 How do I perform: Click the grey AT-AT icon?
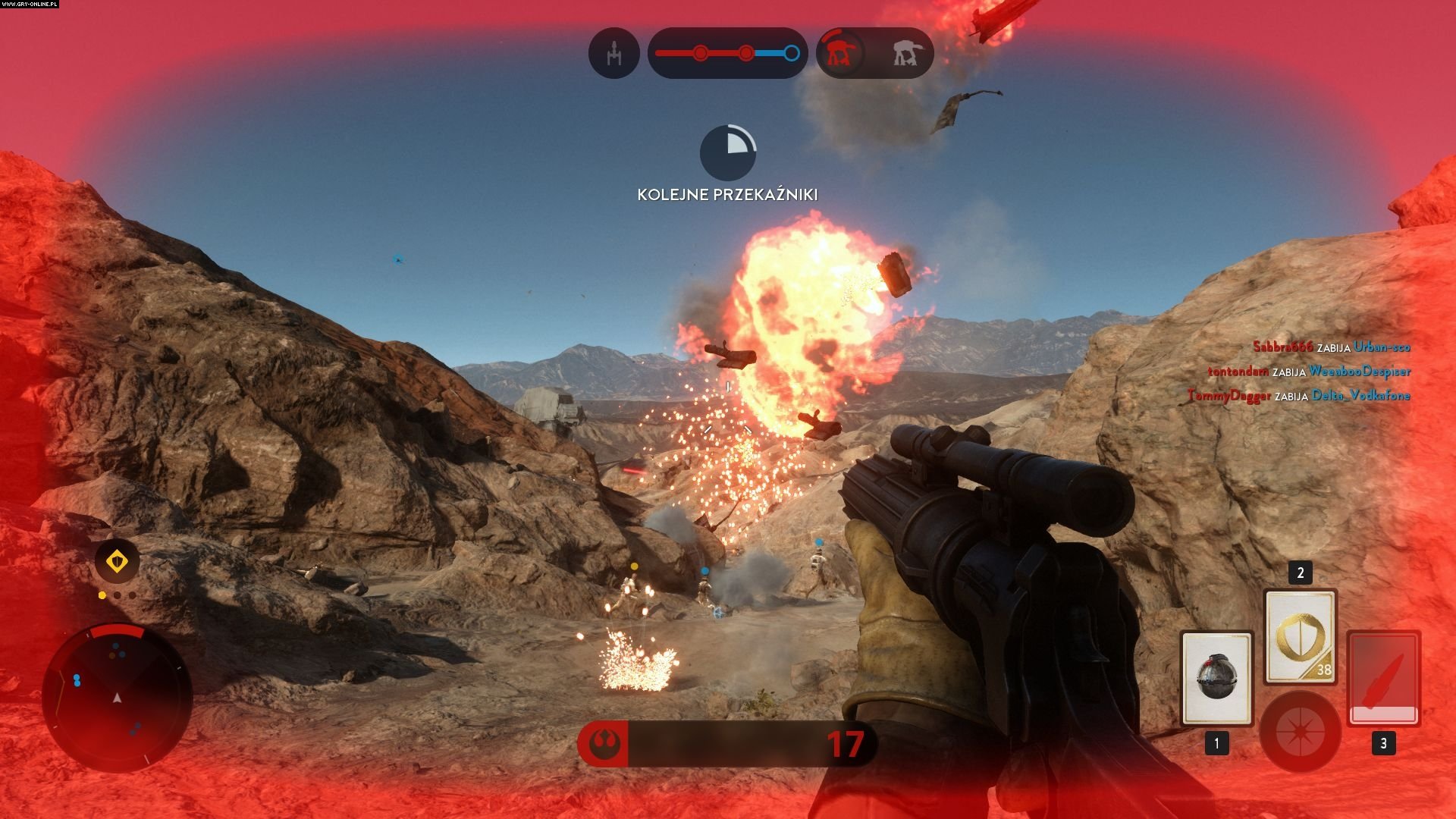904,53
